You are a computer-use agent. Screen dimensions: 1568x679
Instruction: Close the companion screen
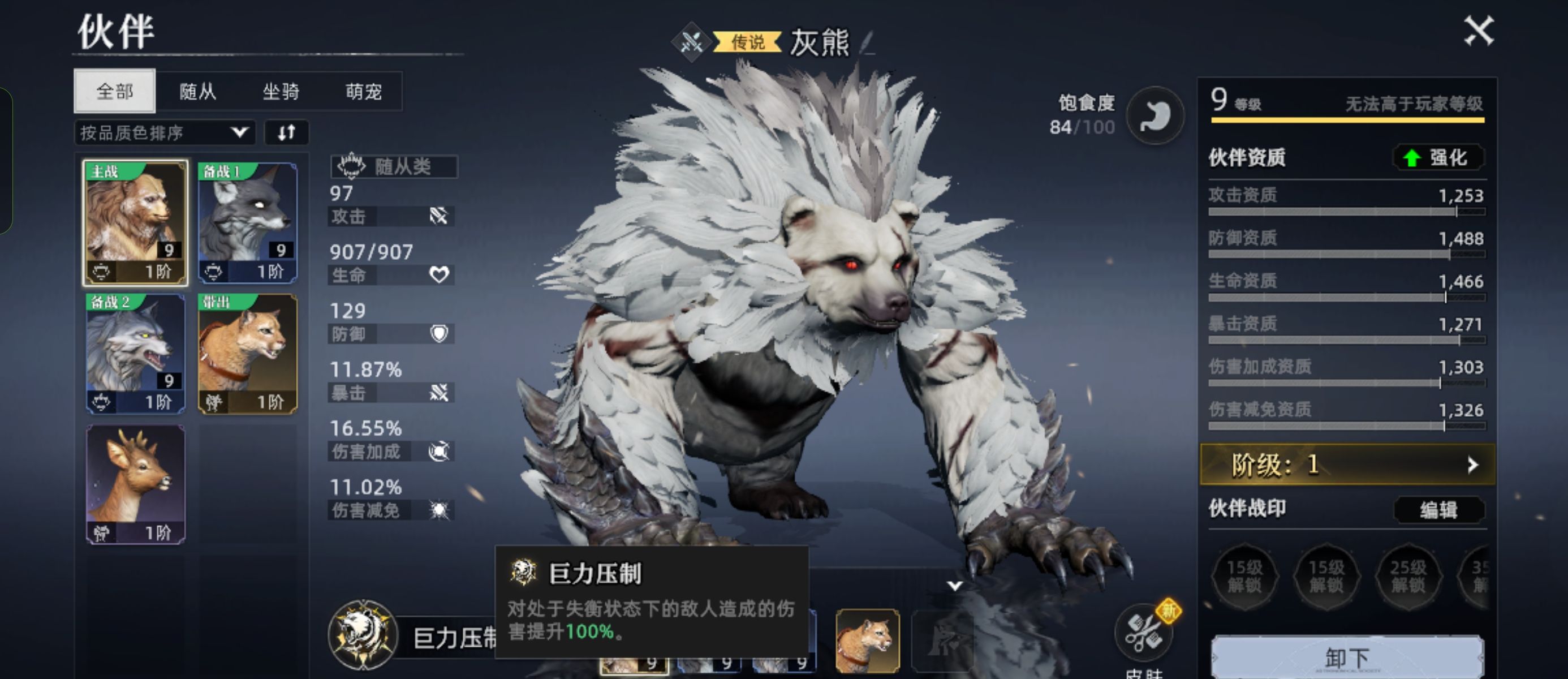1479,31
